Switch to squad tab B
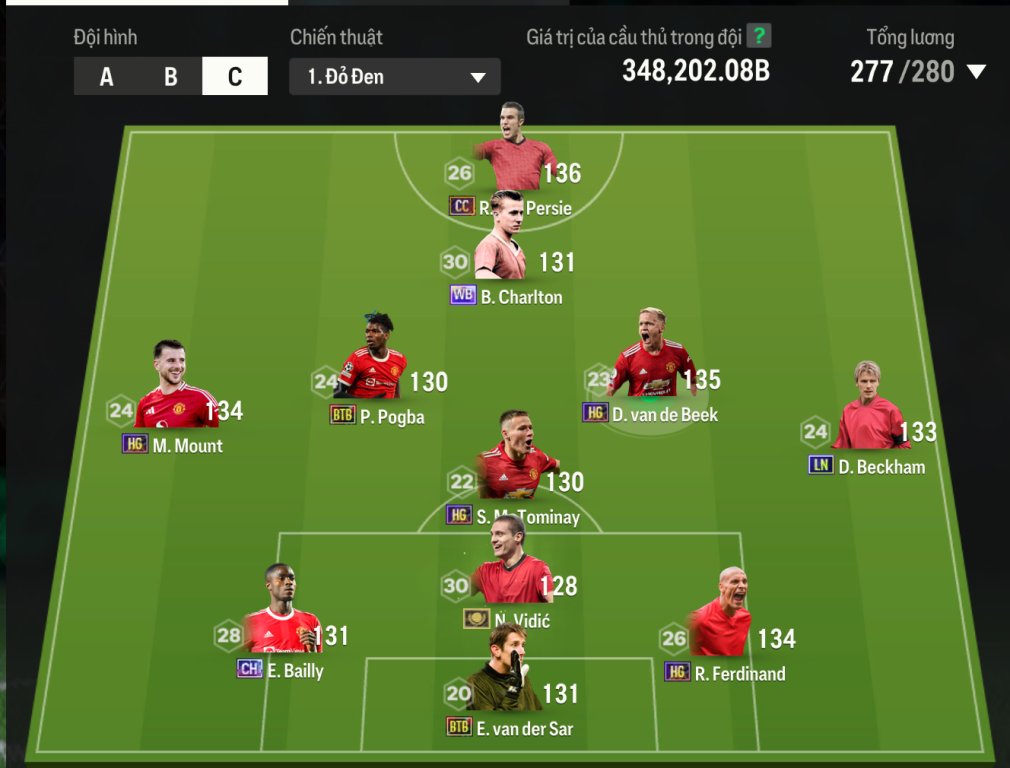Viewport: 1010px width, 768px height. 170,77
